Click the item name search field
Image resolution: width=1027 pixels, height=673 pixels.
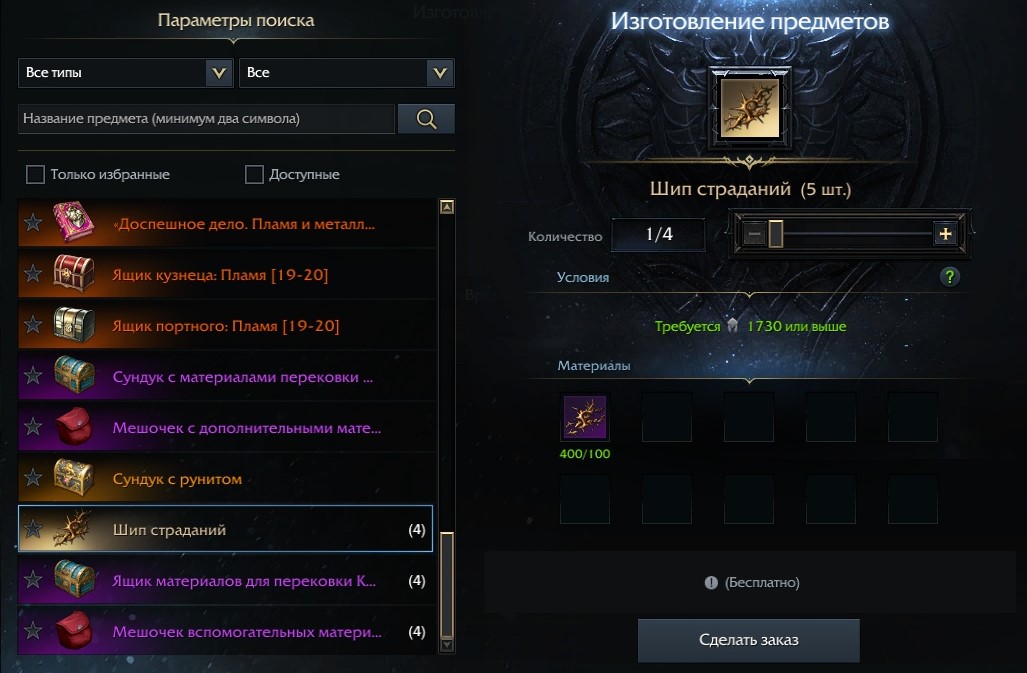206,119
